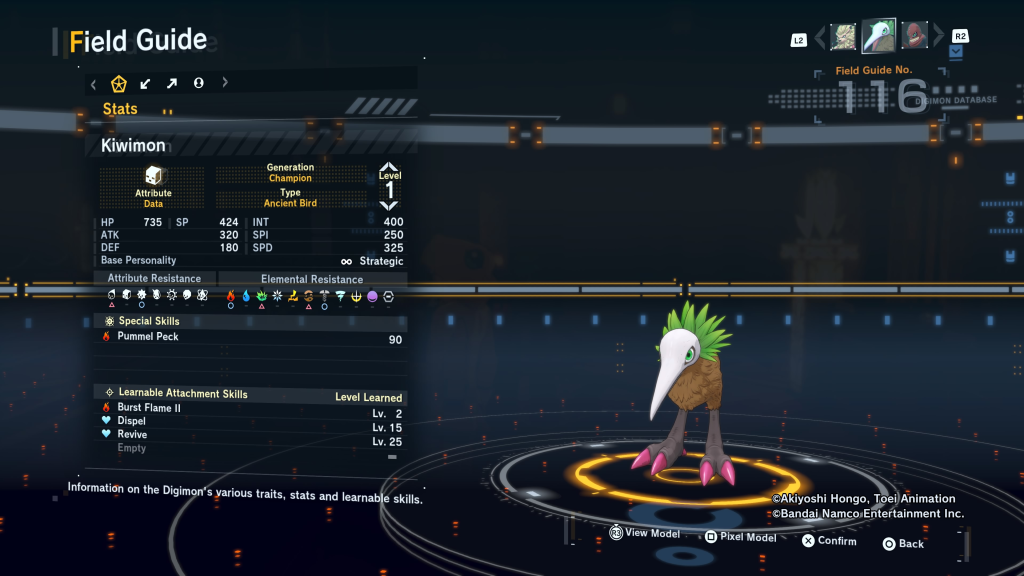The image size is (1024, 576).
Task: Go to the previous tab with left chevron
Action: pyautogui.click(x=94, y=83)
